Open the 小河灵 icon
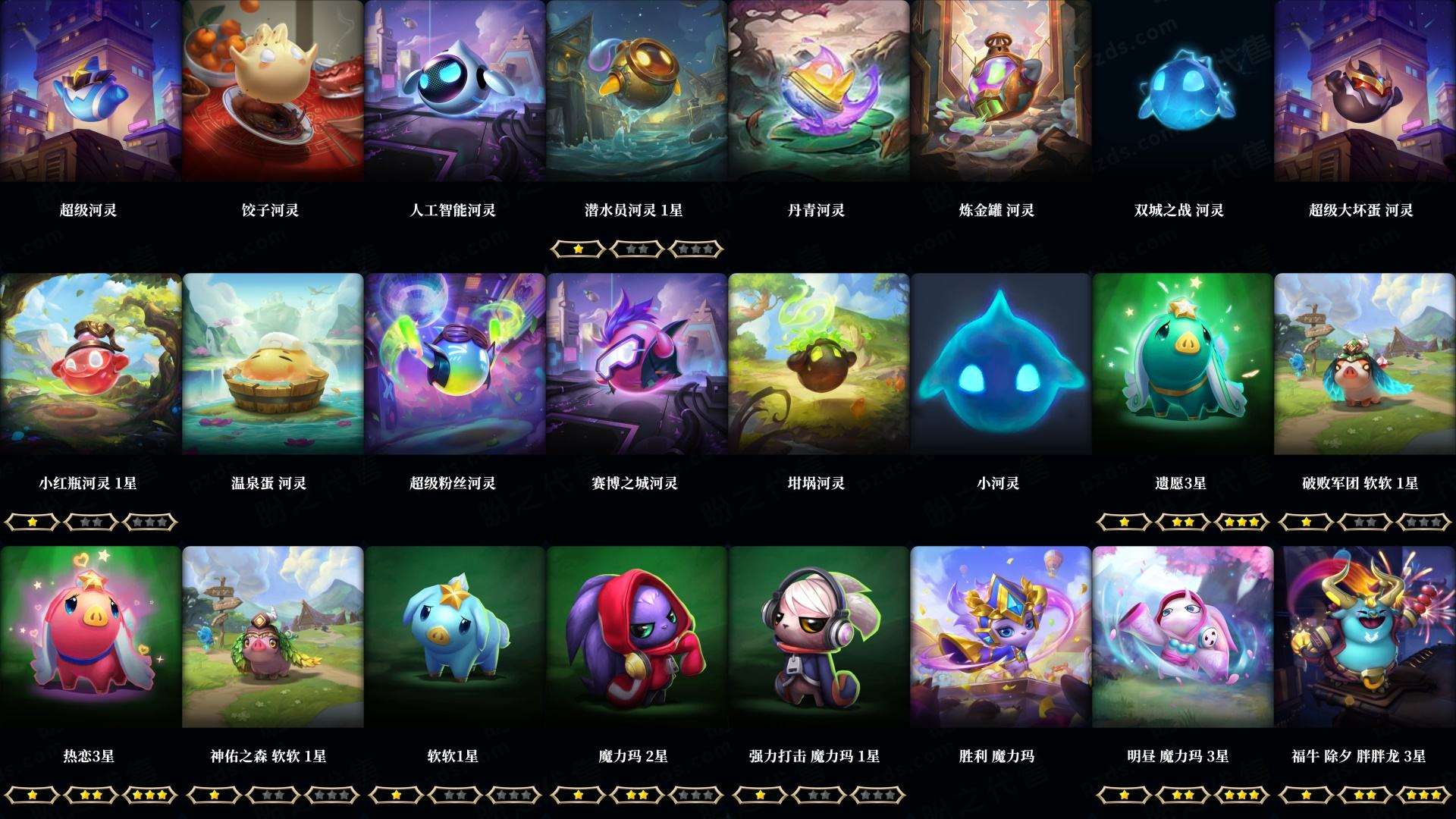Viewport: 1456px width, 819px height. [x=999, y=364]
